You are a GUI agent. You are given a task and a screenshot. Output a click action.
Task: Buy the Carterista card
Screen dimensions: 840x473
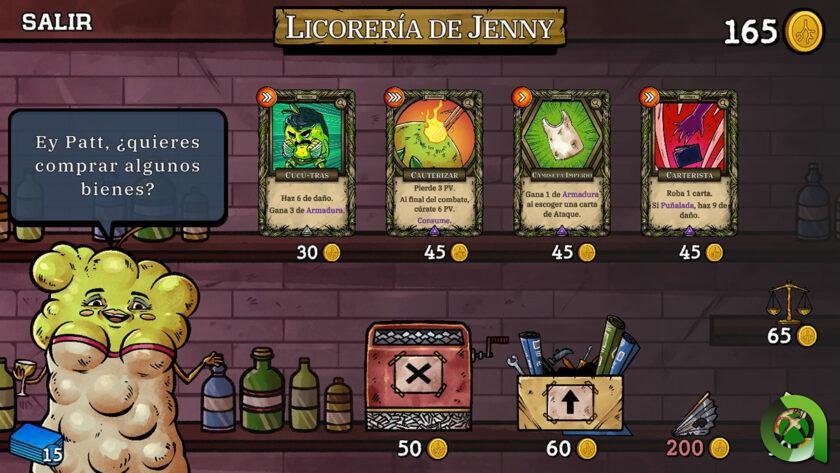tap(688, 163)
